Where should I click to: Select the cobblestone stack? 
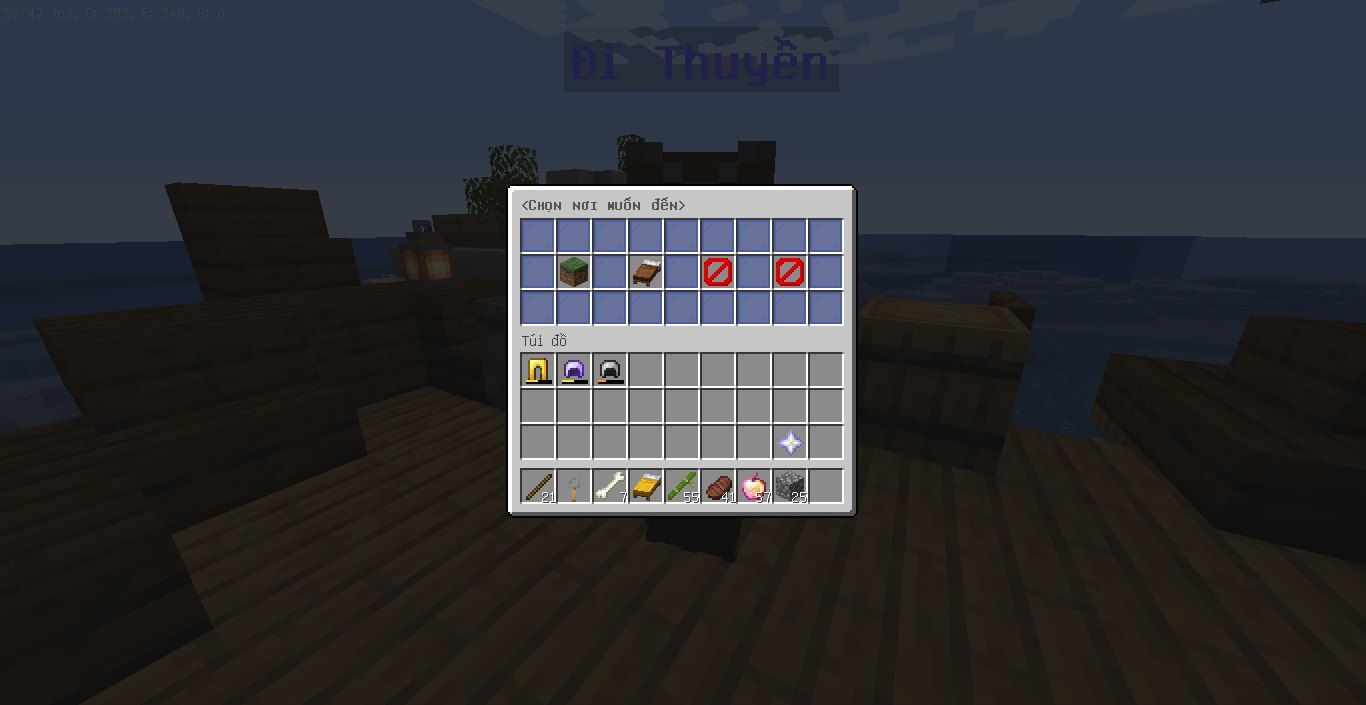pos(790,487)
